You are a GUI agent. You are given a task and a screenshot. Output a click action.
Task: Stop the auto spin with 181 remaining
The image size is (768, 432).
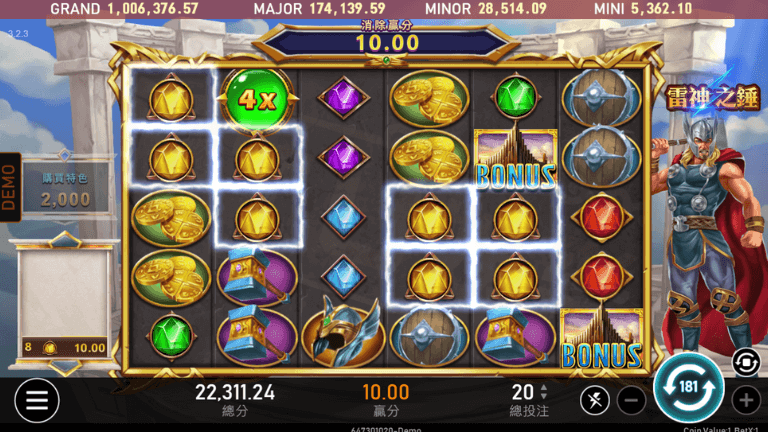pos(689,387)
